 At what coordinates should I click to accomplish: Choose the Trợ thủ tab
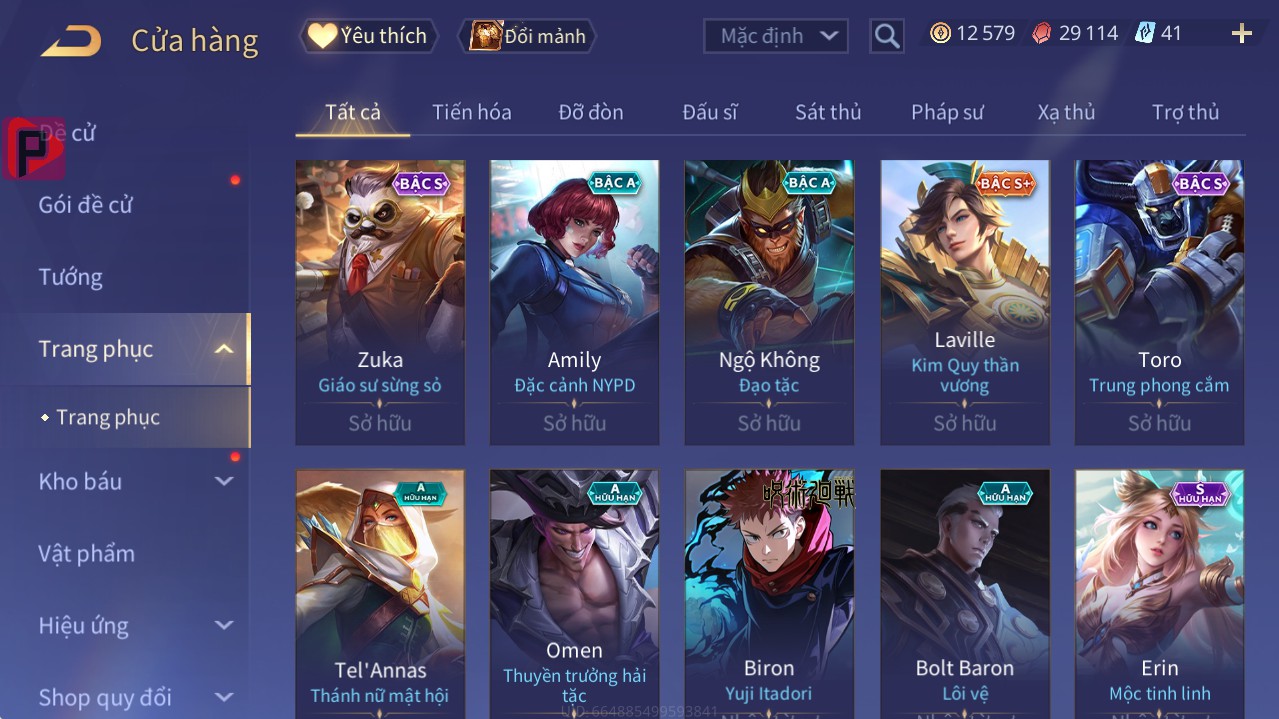click(x=1185, y=113)
